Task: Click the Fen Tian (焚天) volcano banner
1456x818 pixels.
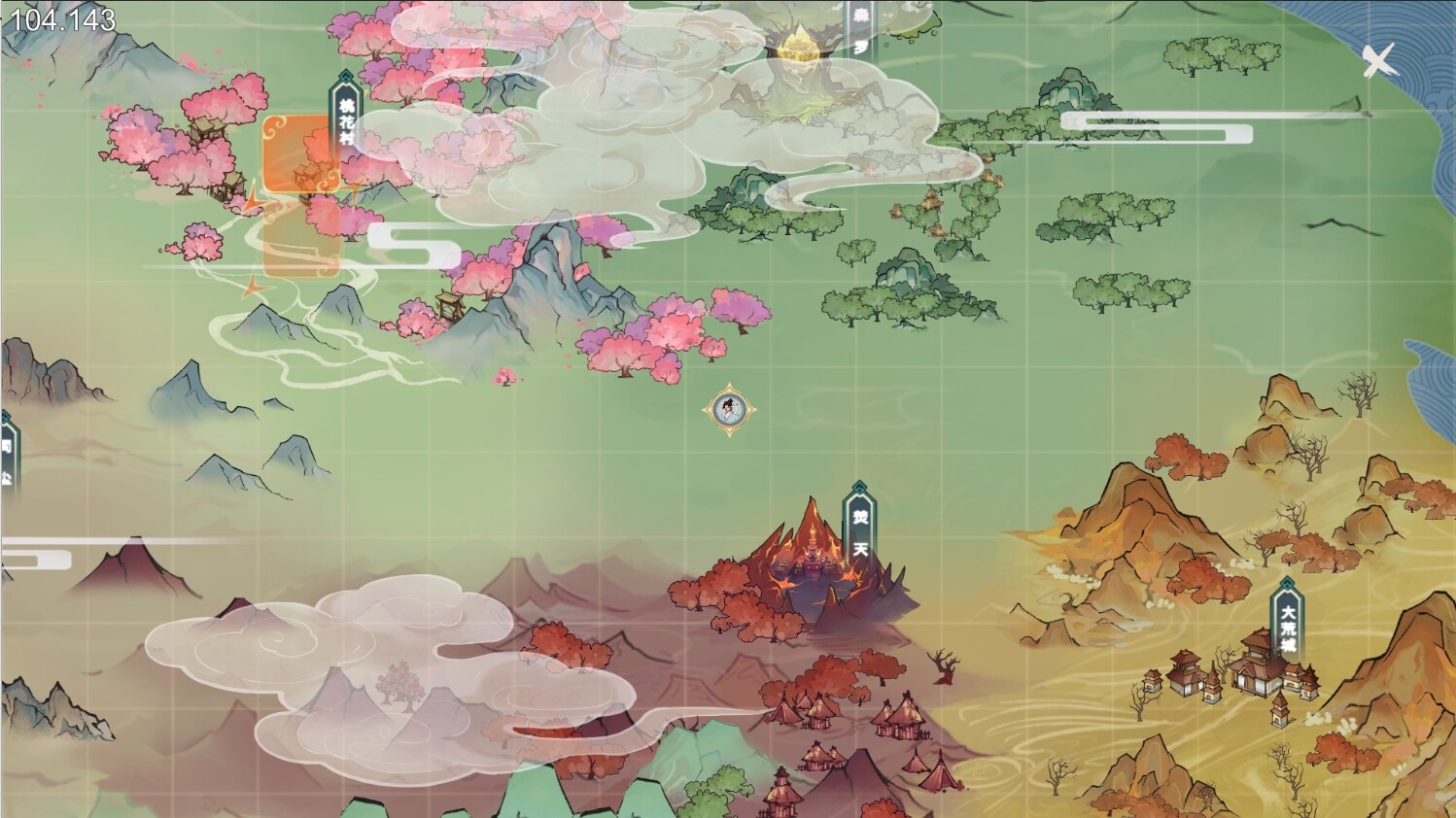Action: click(x=860, y=529)
